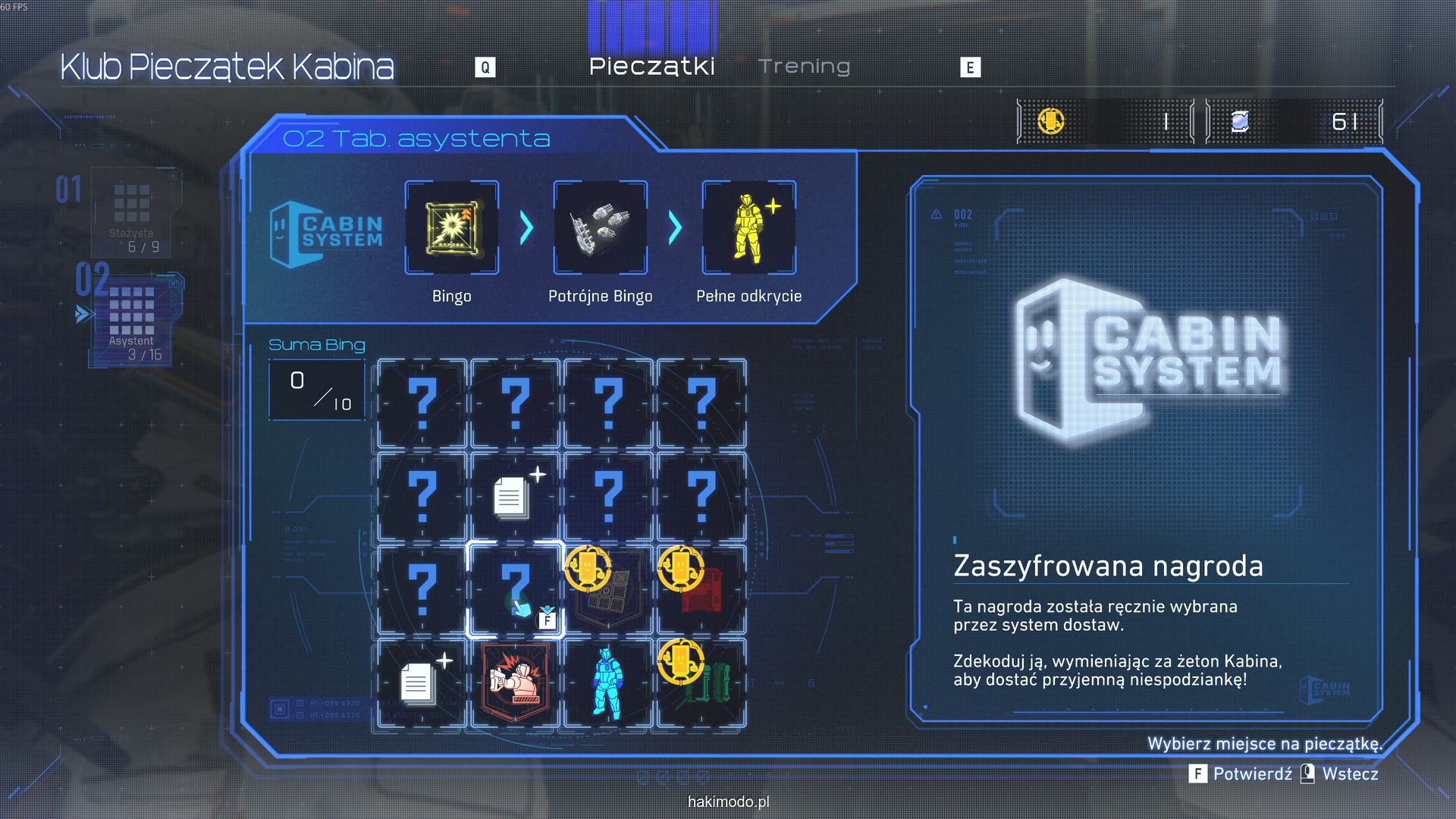Select the cyan armored suit tile
Image resolution: width=1456 pixels, height=819 pixels.
[608, 682]
